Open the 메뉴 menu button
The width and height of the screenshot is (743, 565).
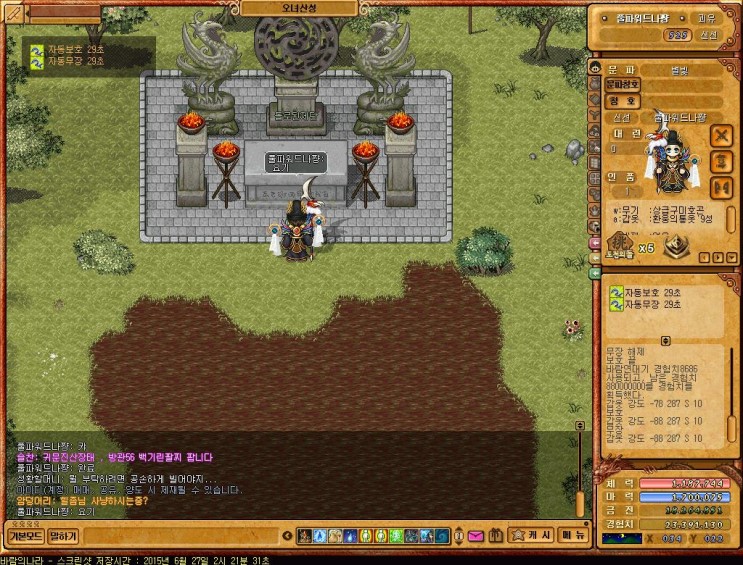tap(574, 536)
